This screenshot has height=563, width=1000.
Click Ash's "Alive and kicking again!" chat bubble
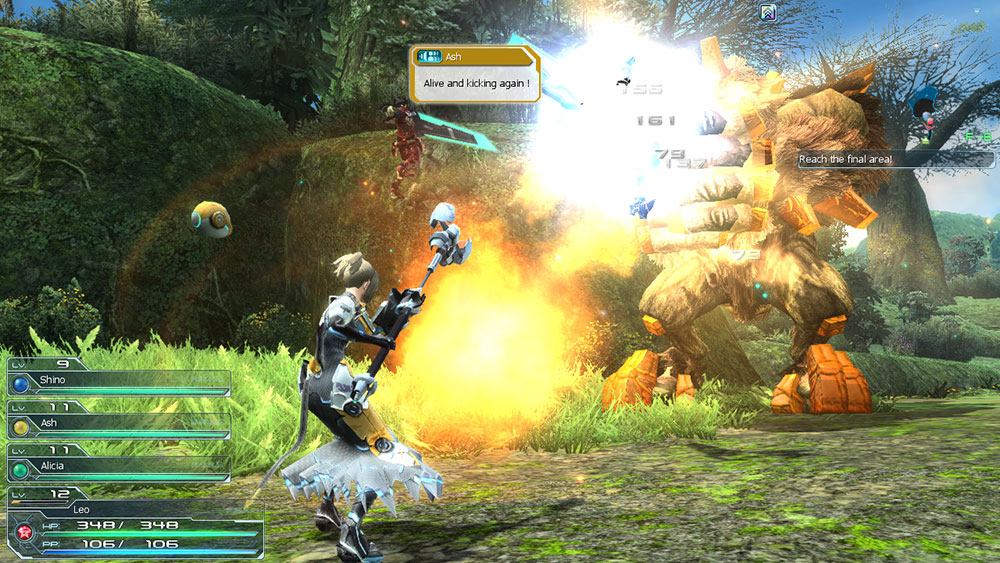(x=475, y=74)
